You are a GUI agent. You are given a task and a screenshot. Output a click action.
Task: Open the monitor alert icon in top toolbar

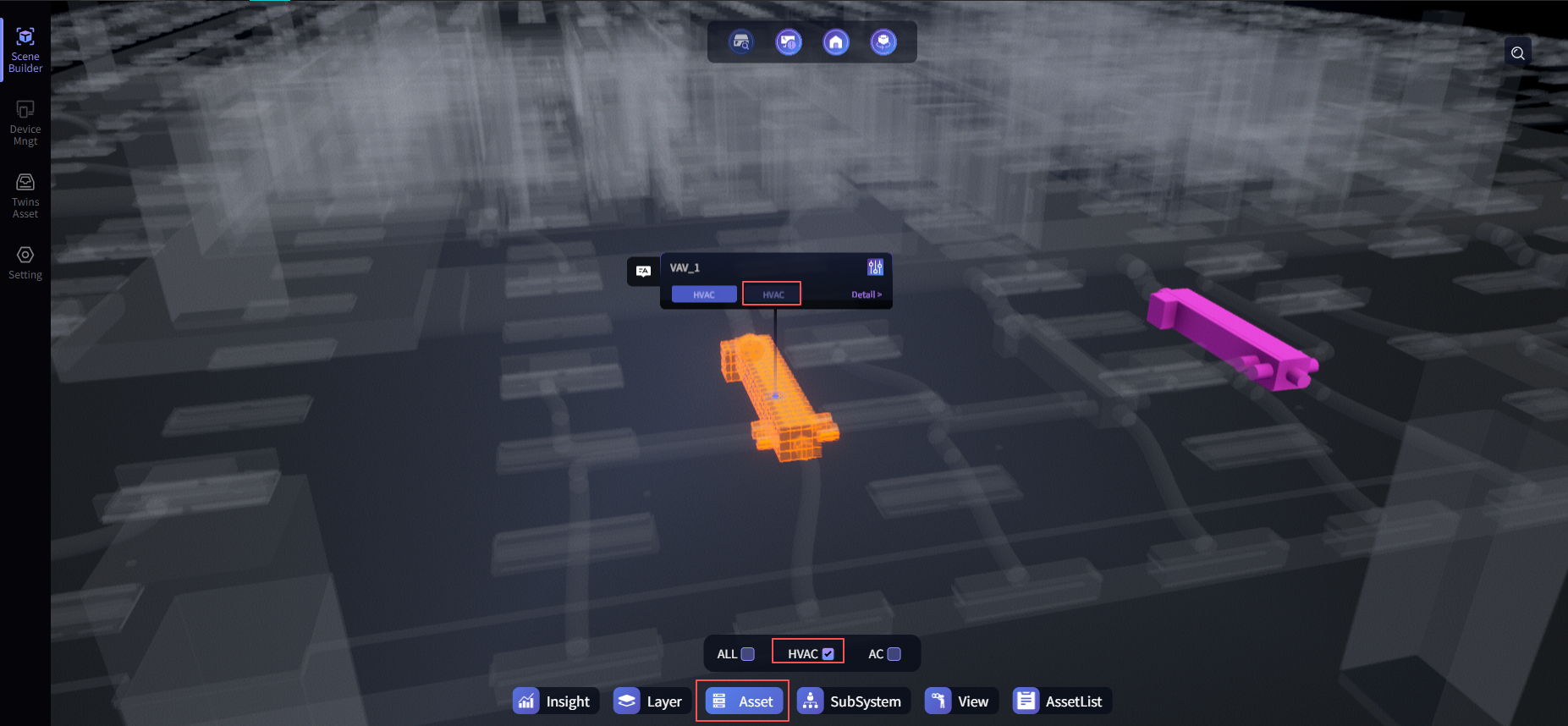[x=789, y=42]
